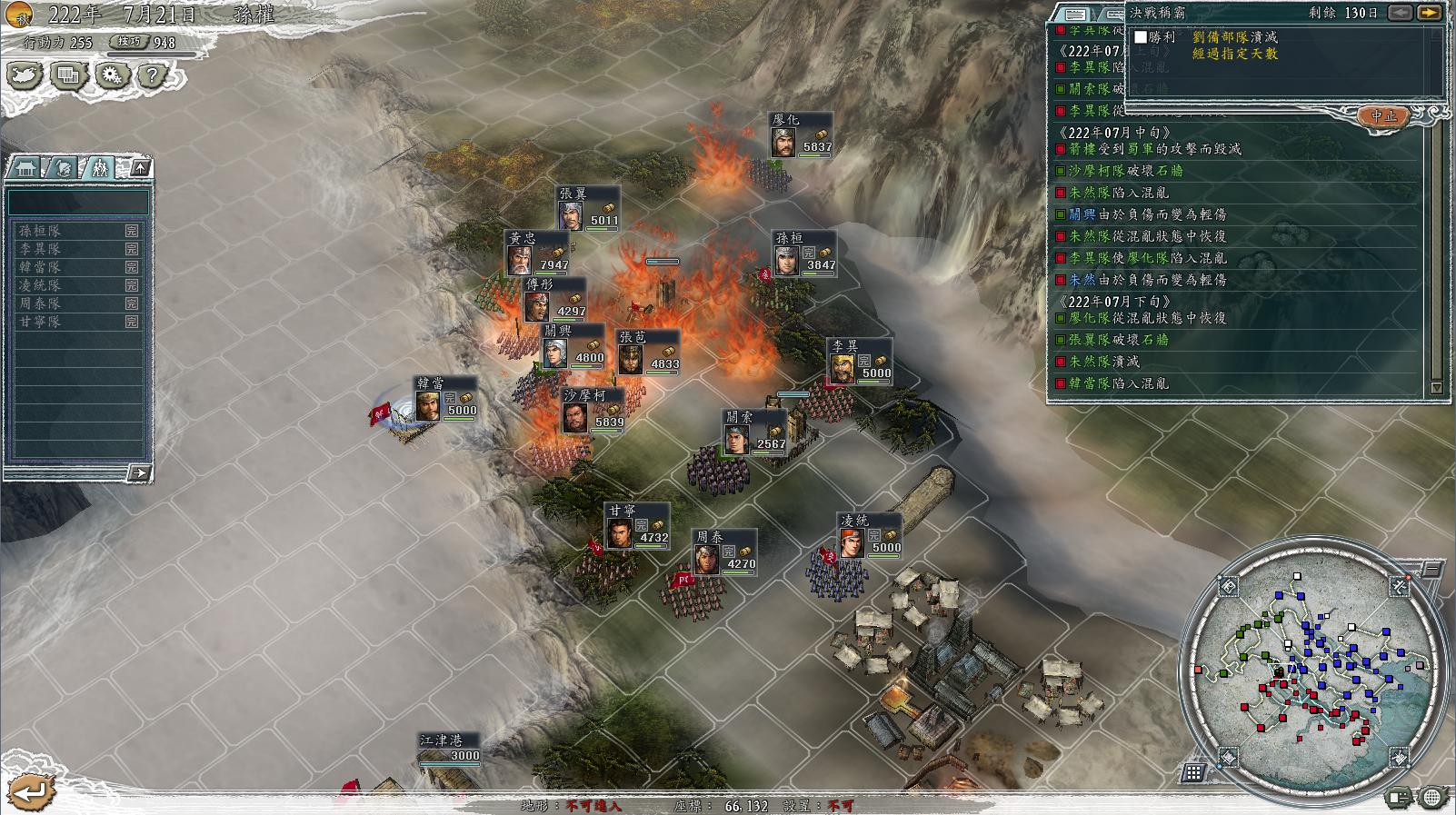This screenshot has width=1456, height=815.
Task: Minimize the minimap with the dash button
Action: point(1431,569)
